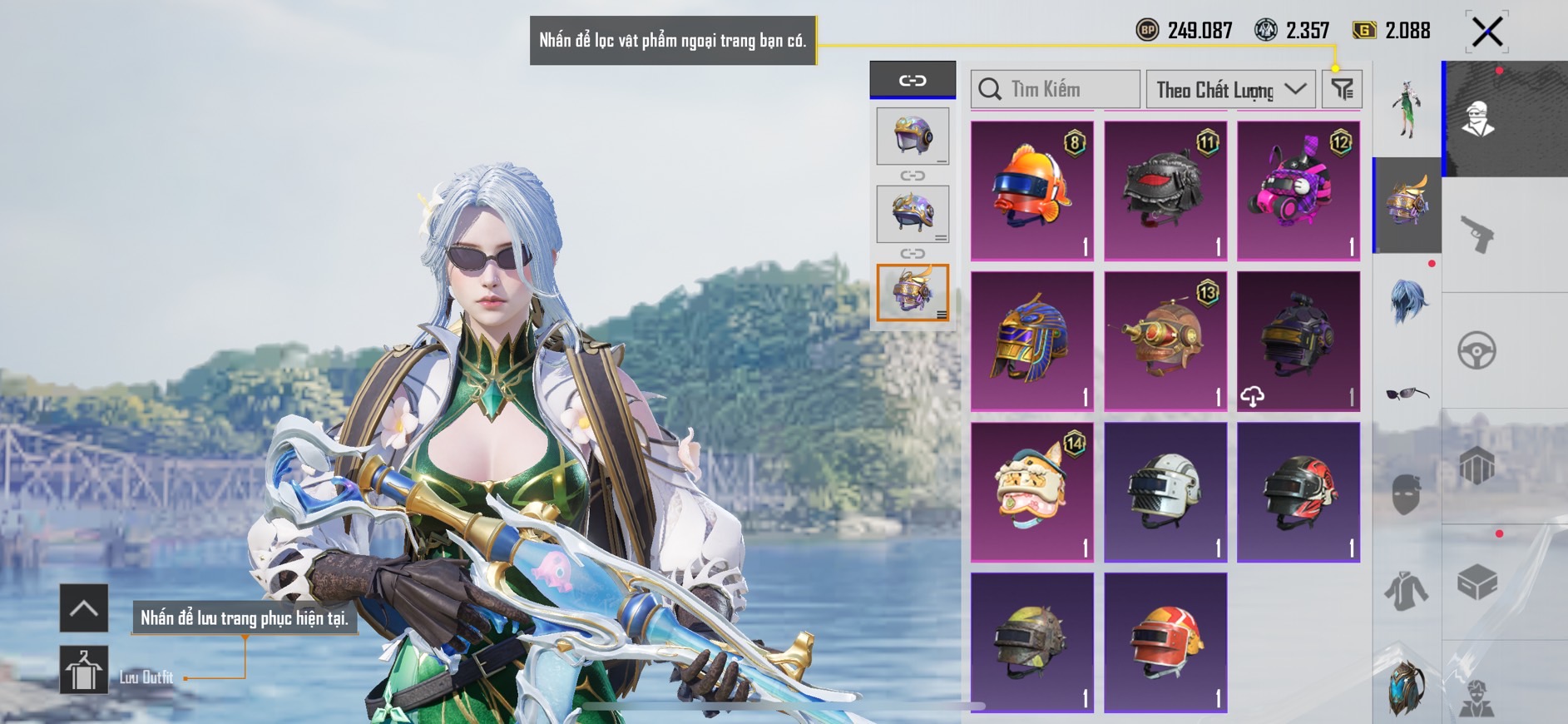The height and width of the screenshot is (724, 1568).
Task: Select the orange fish helmet skin
Action: pos(1031,191)
